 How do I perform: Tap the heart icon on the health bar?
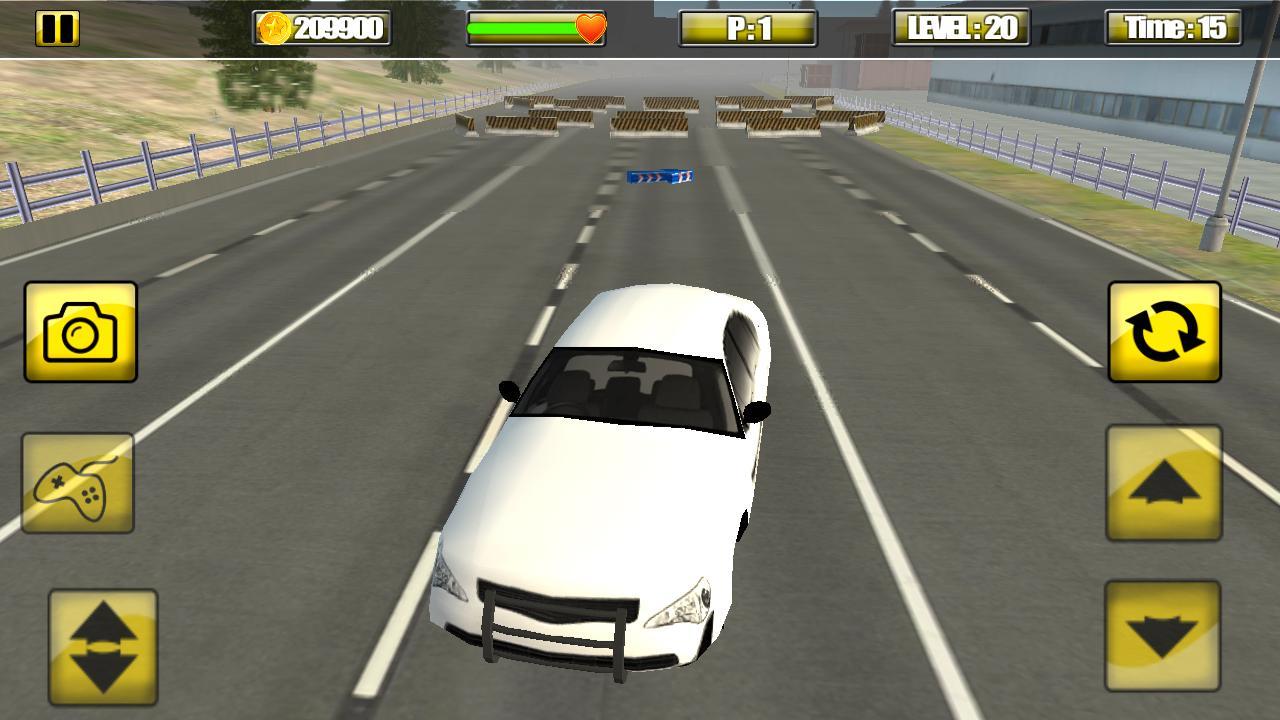point(590,30)
